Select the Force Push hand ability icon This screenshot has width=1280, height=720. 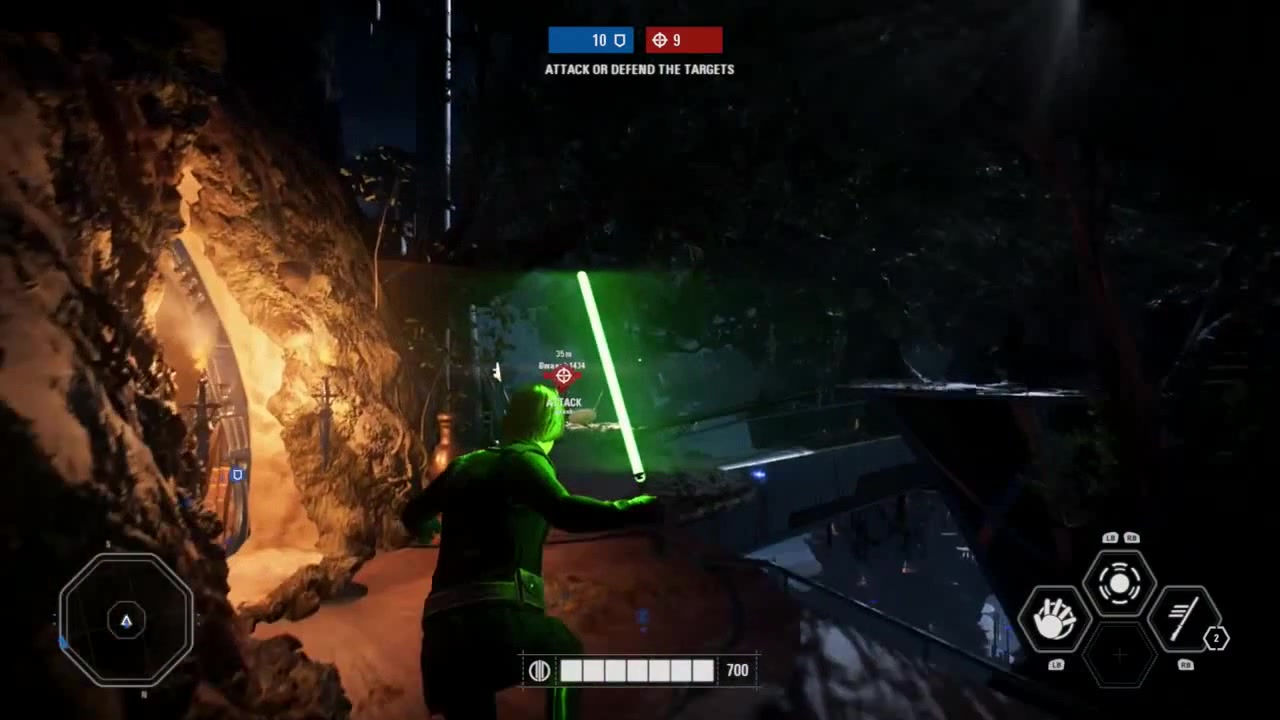click(x=1052, y=617)
